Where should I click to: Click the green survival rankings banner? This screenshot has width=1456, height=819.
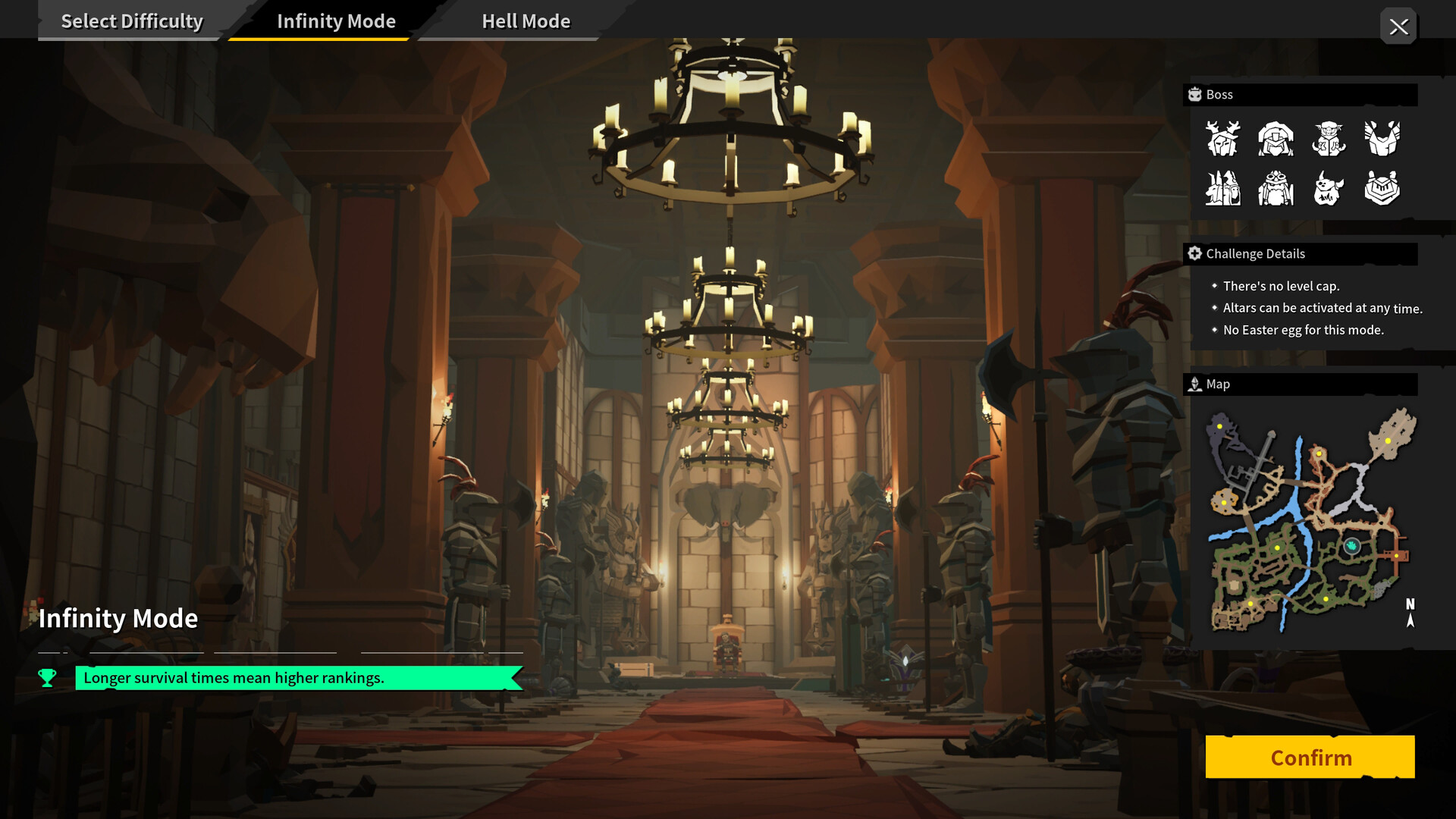(x=296, y=678)
